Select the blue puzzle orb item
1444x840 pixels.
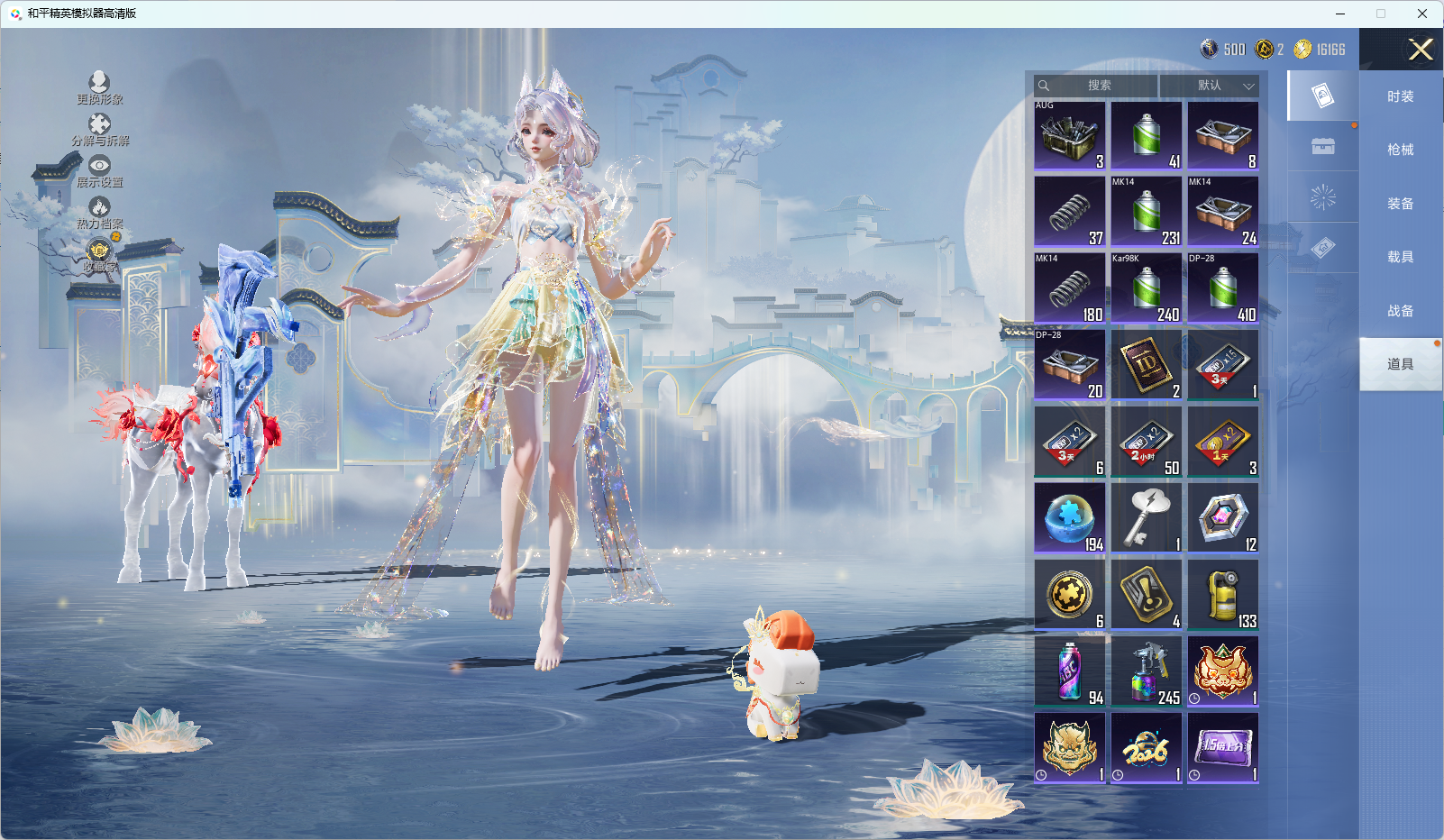tap(1070, 518)
